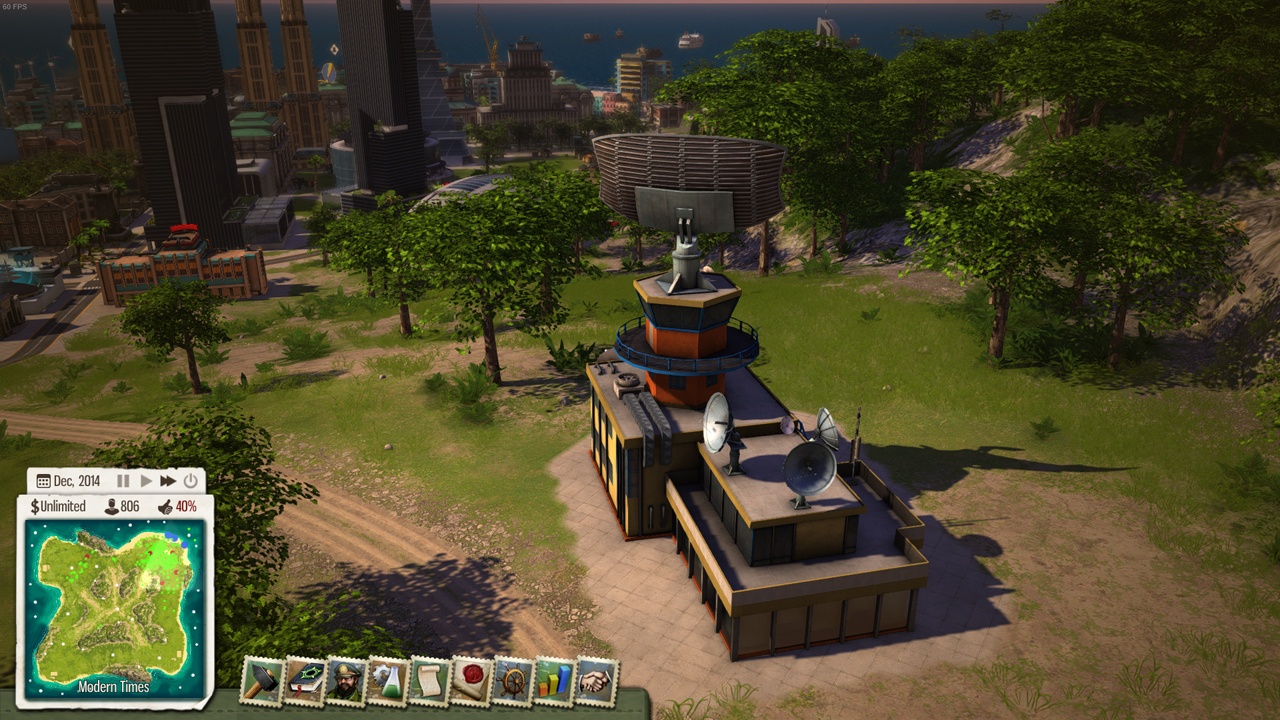Open the blank parchment scroll stamp
This screenshot has width=1280, height=720.
coord(429,682)
